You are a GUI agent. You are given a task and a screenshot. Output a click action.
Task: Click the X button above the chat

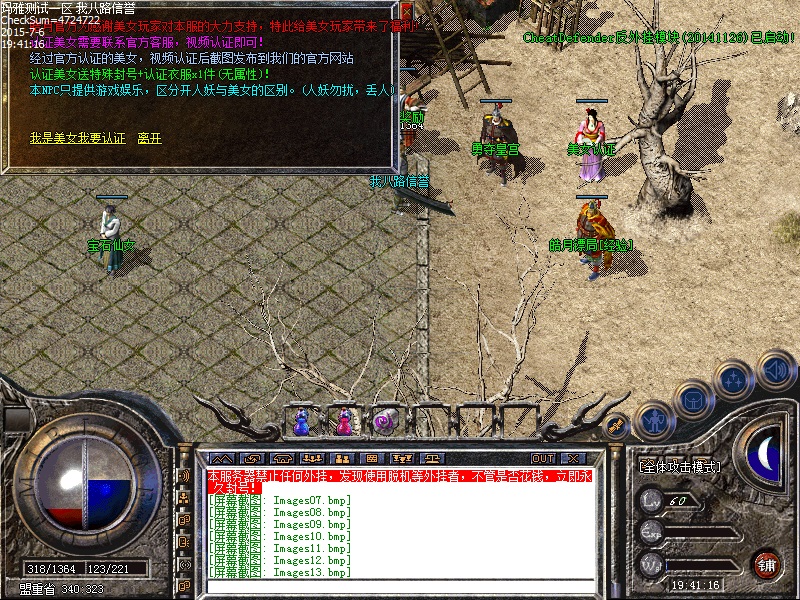point(573,458)
